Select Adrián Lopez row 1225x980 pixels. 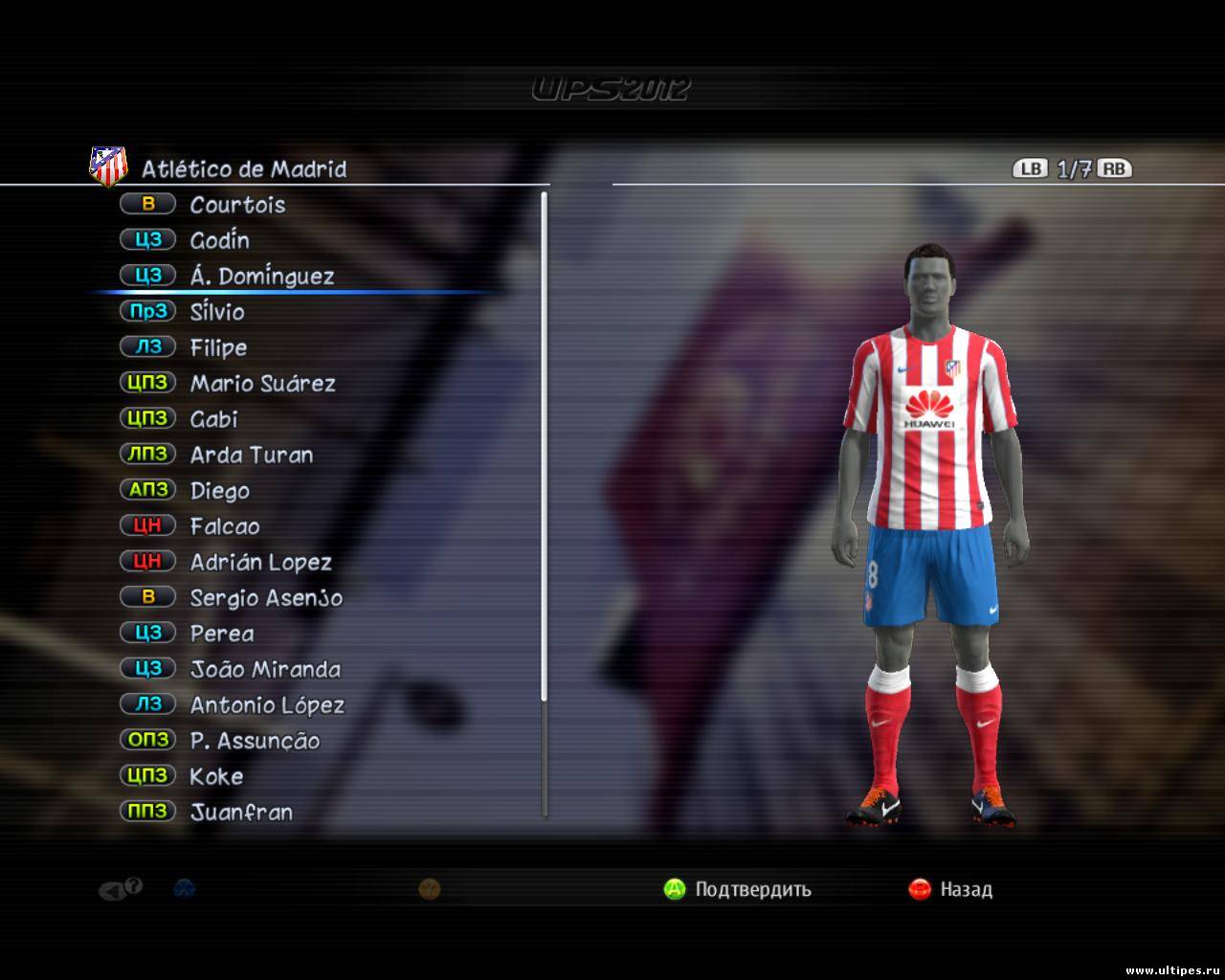coord(260,562)
